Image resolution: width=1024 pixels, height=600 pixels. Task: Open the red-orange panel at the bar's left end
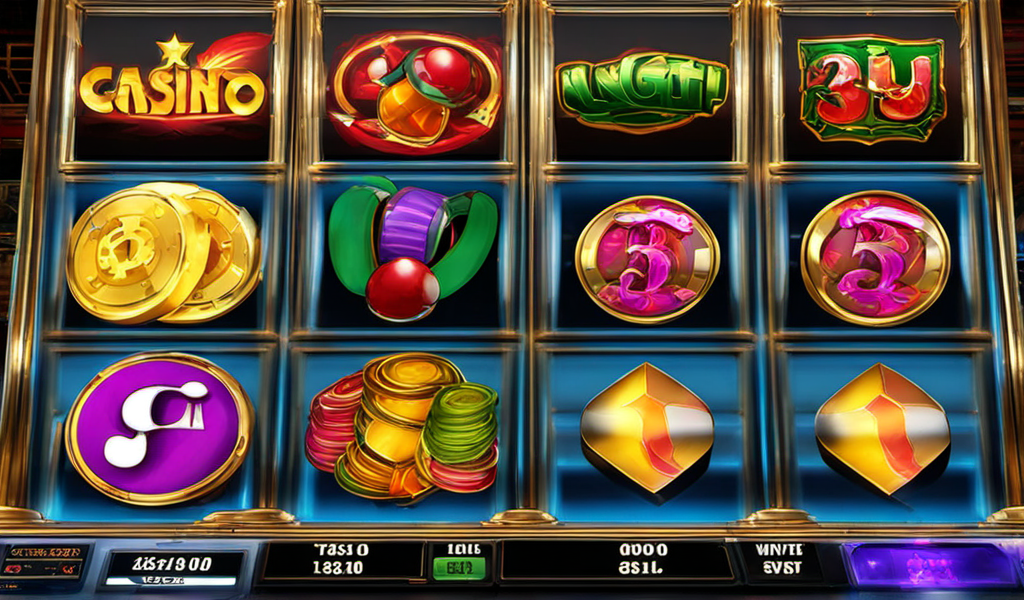point(43,562)
